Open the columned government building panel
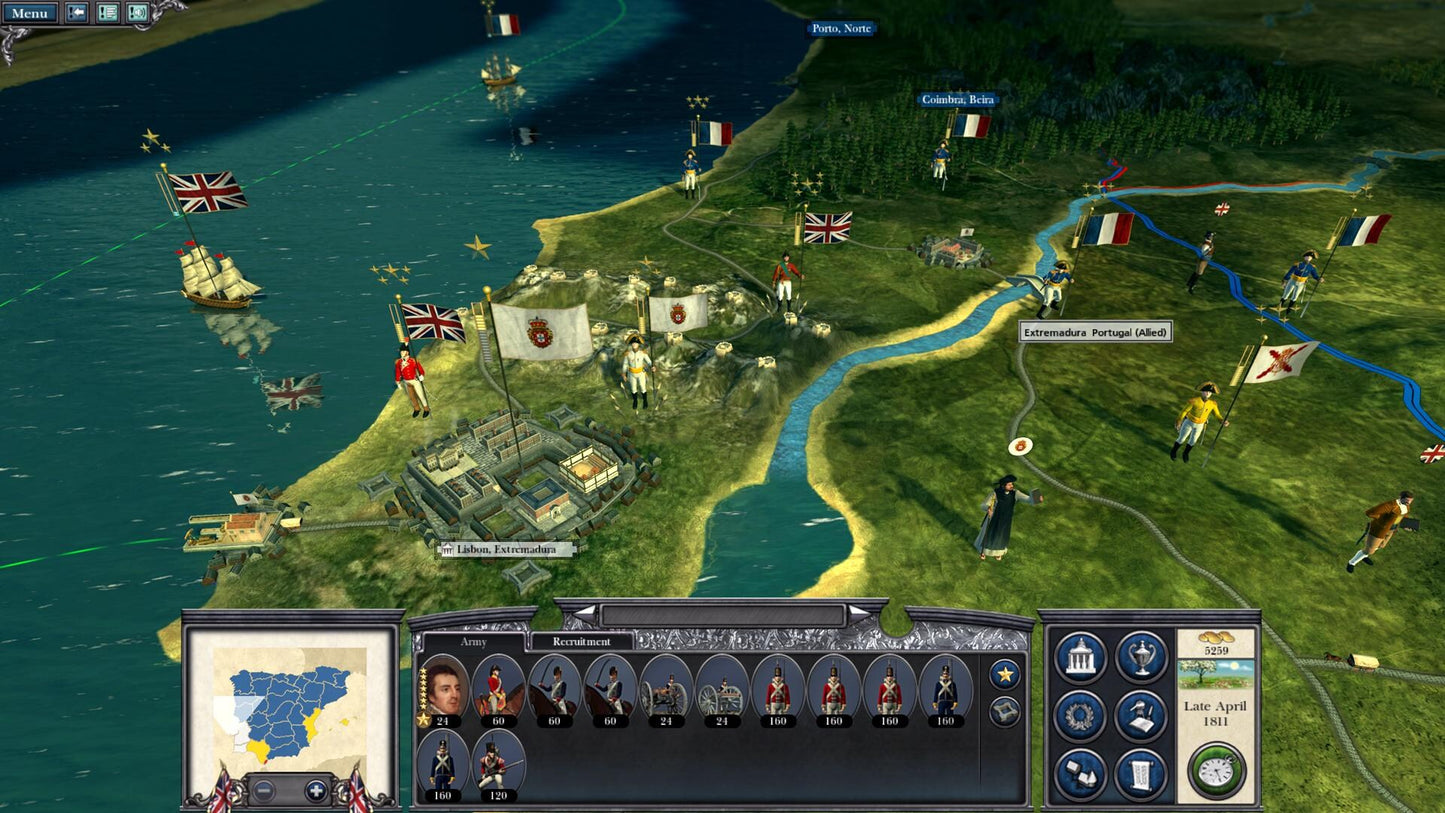The image size is (1445, 813). (1080, 657)
